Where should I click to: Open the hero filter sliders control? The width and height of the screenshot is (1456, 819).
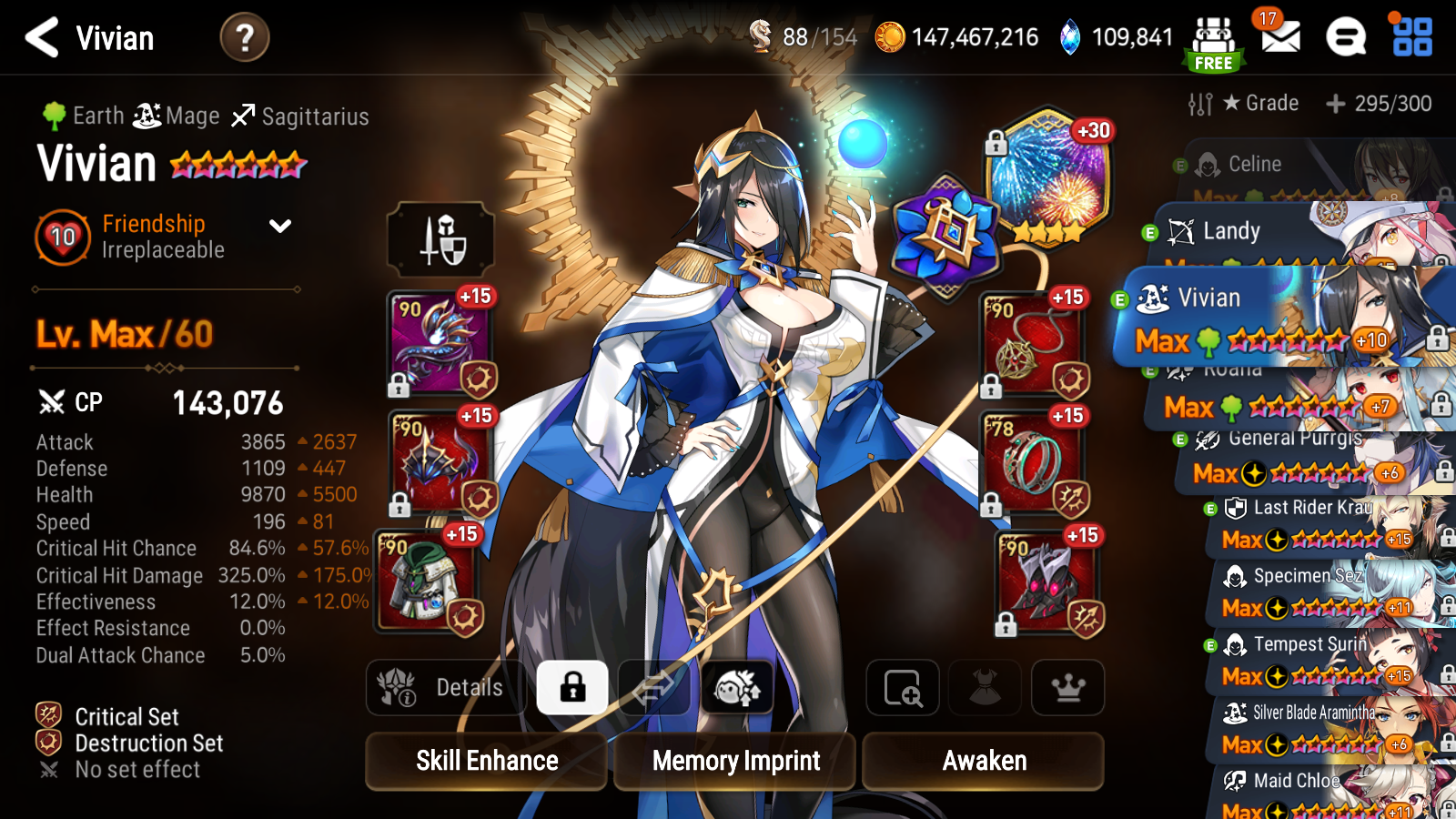[x=1200, y=103]
